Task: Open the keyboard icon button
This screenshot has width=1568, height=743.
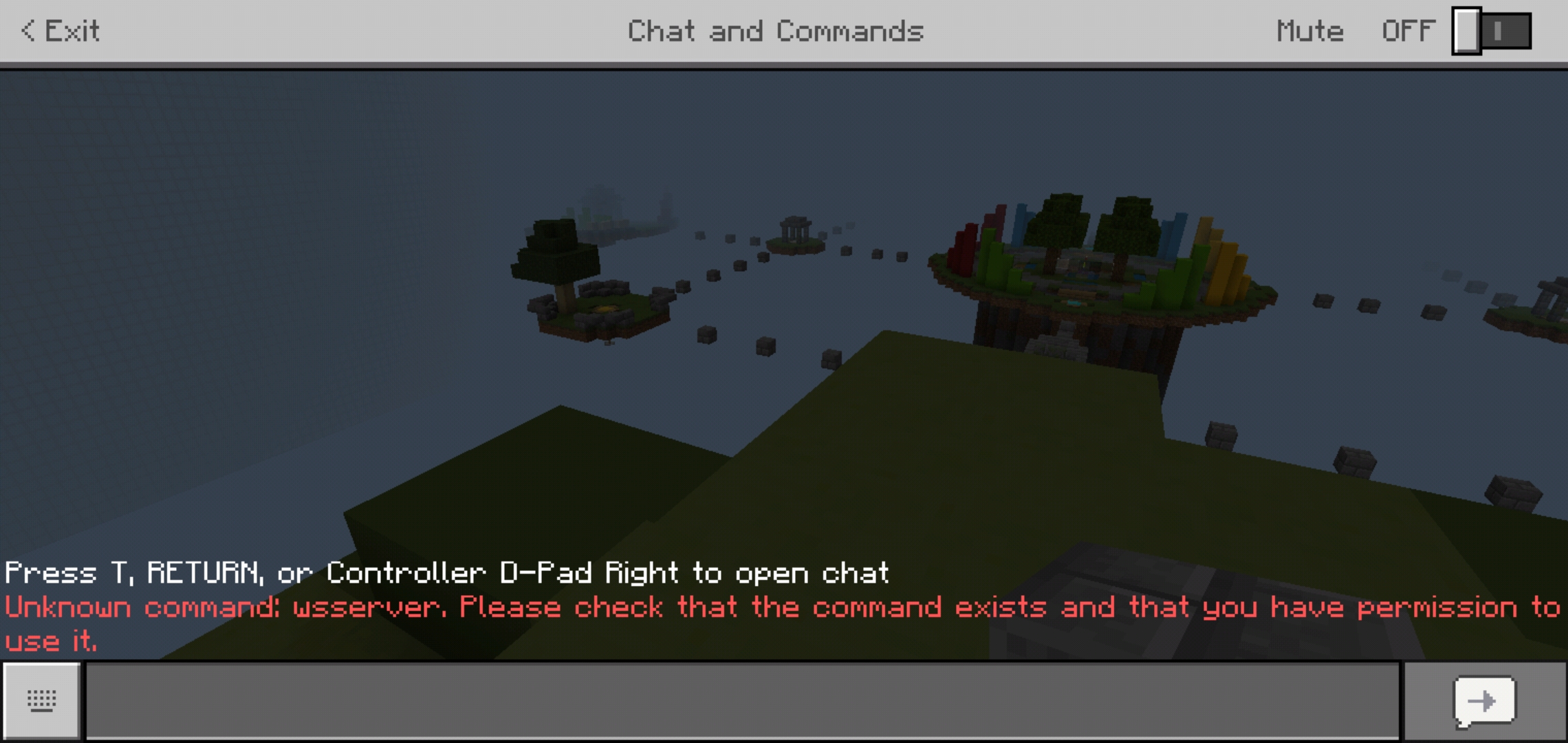Action: click(x=42, y=701)
